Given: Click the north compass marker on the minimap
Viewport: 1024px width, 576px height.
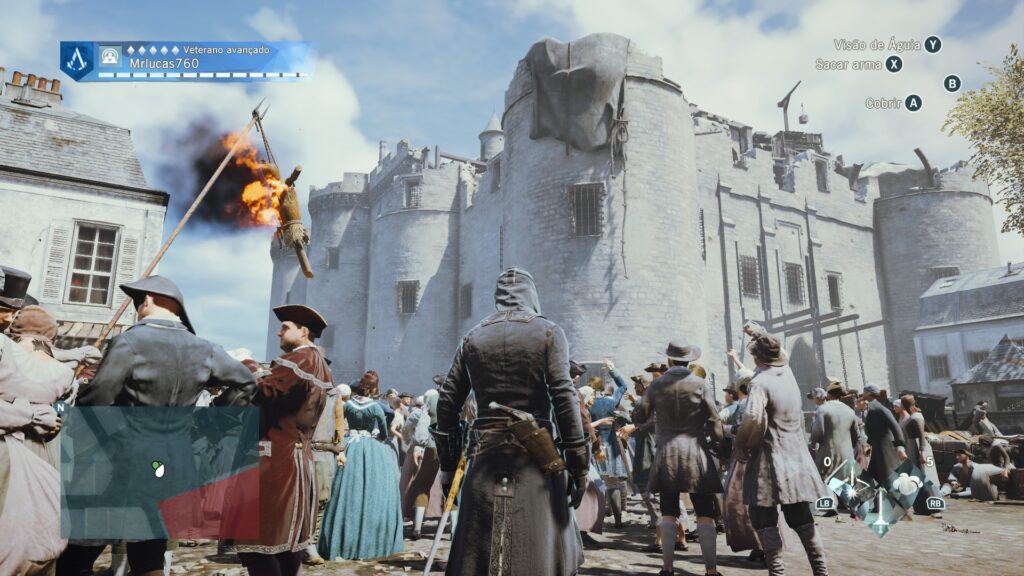Looking at the screenshot, I should (62, 407).
